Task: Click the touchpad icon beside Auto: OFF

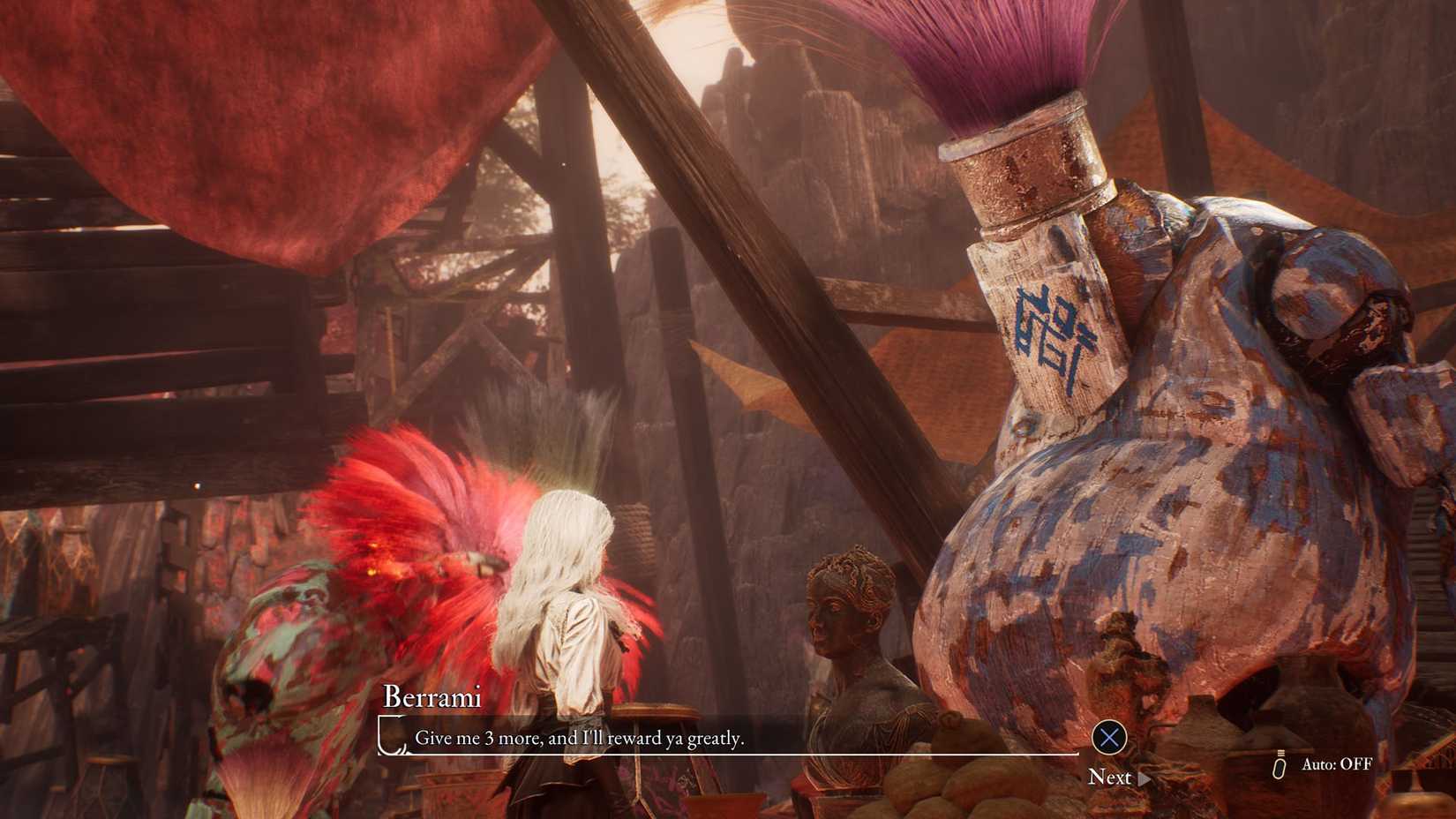Action: tap(1278, 764)
